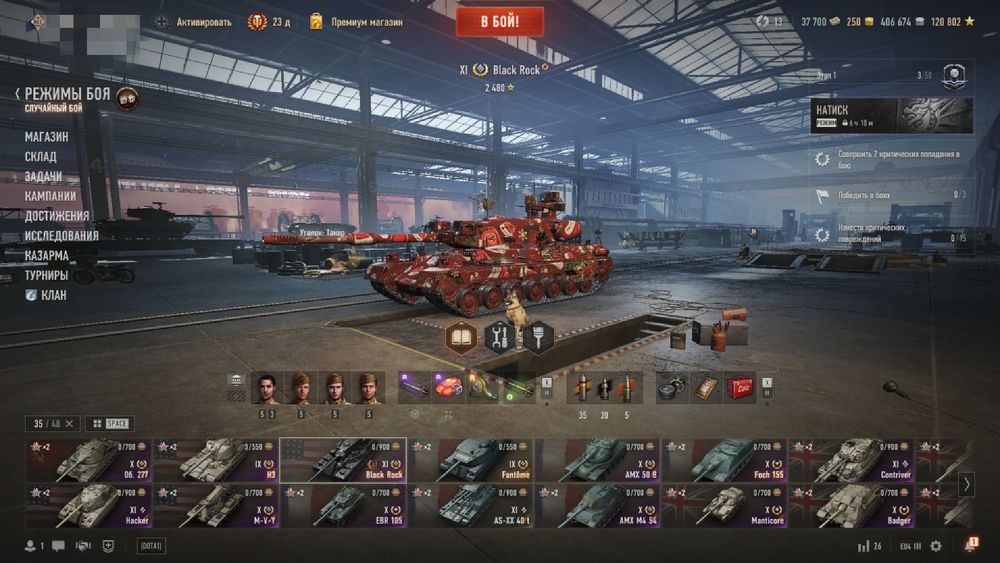The height and width of the screenshot is (563, 1000).
Task: Open the РЕЖИМЫ БОЯ mode selector
Action: 67,94
